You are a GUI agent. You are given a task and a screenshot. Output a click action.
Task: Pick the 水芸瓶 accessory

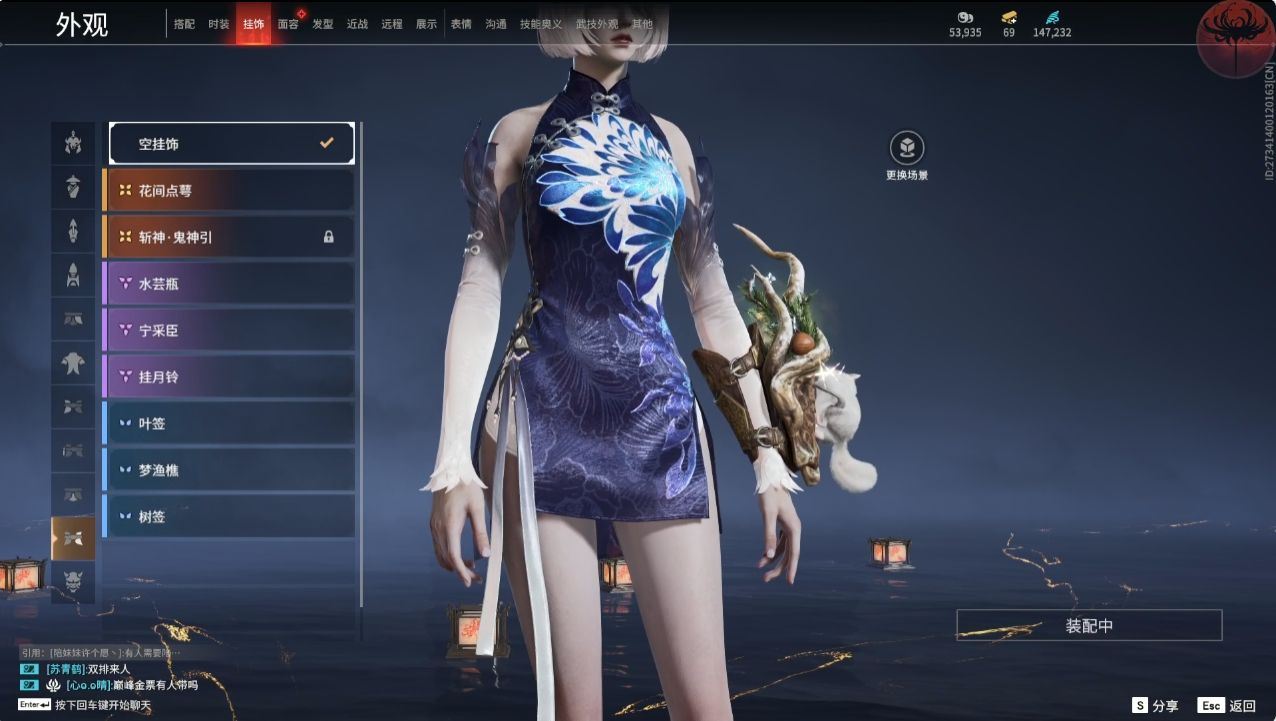click(229, 283)
